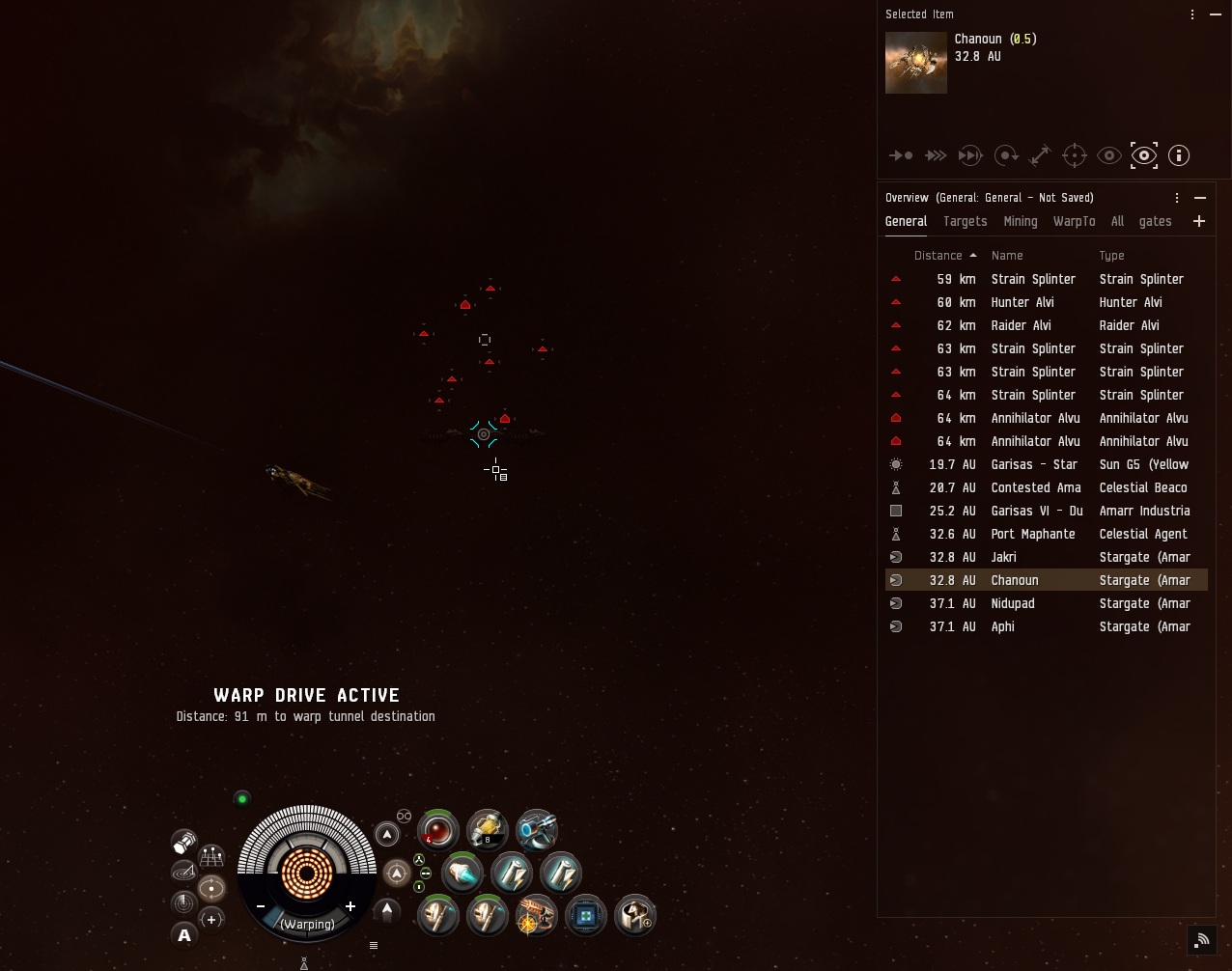Toggle camera tracking on selected item
Screen dimensions: 1232x971
1144,155
